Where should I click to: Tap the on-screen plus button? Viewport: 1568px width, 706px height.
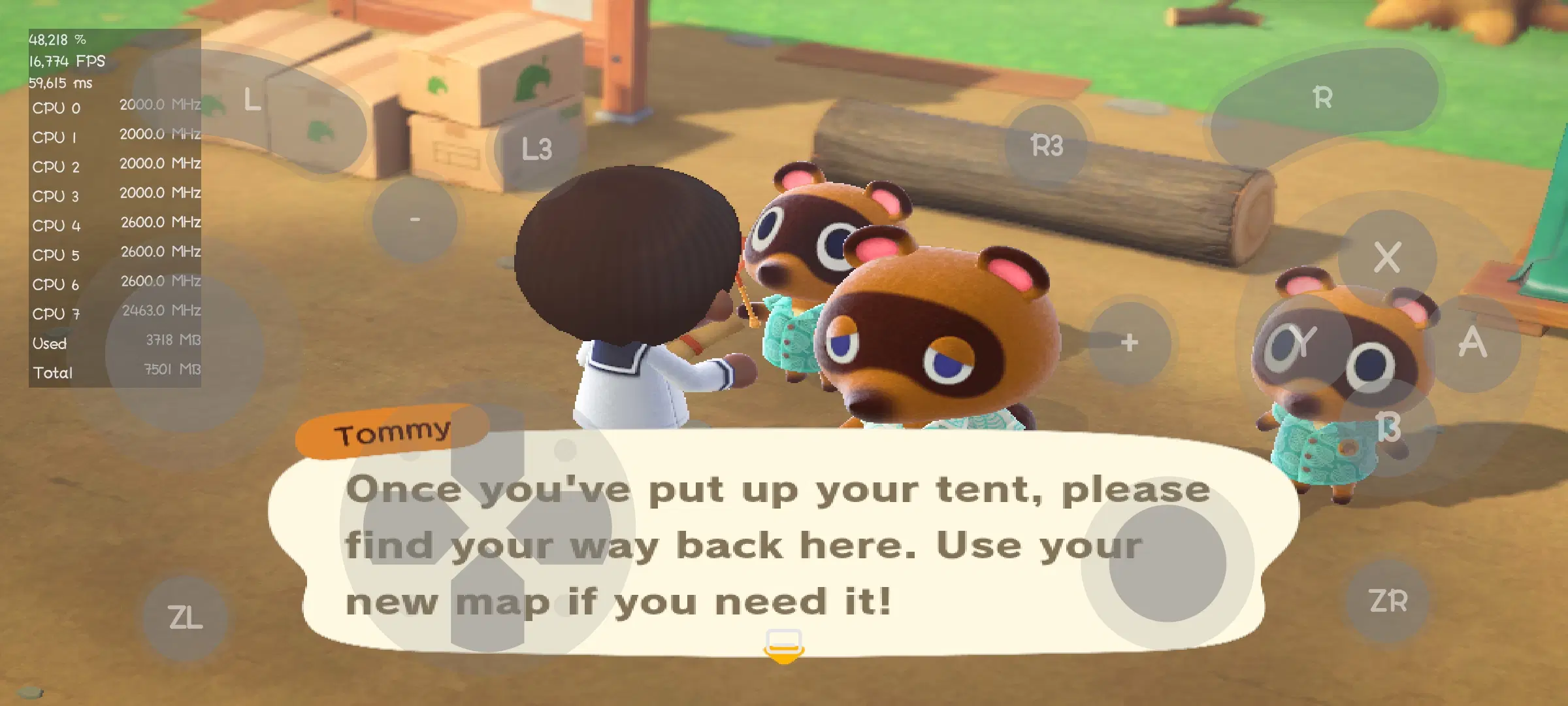(x=1129, y=343)
